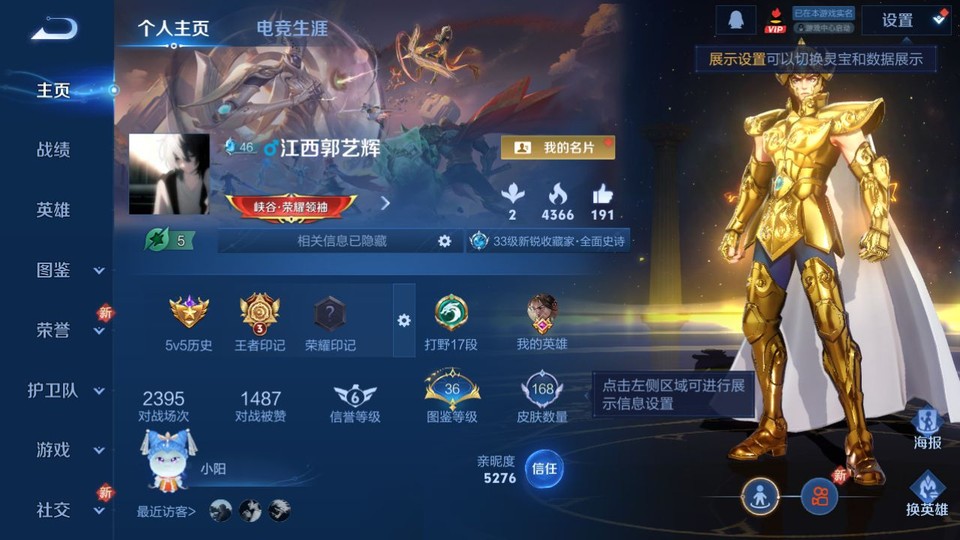Open the 英雄 menu entry

point(54,210)
